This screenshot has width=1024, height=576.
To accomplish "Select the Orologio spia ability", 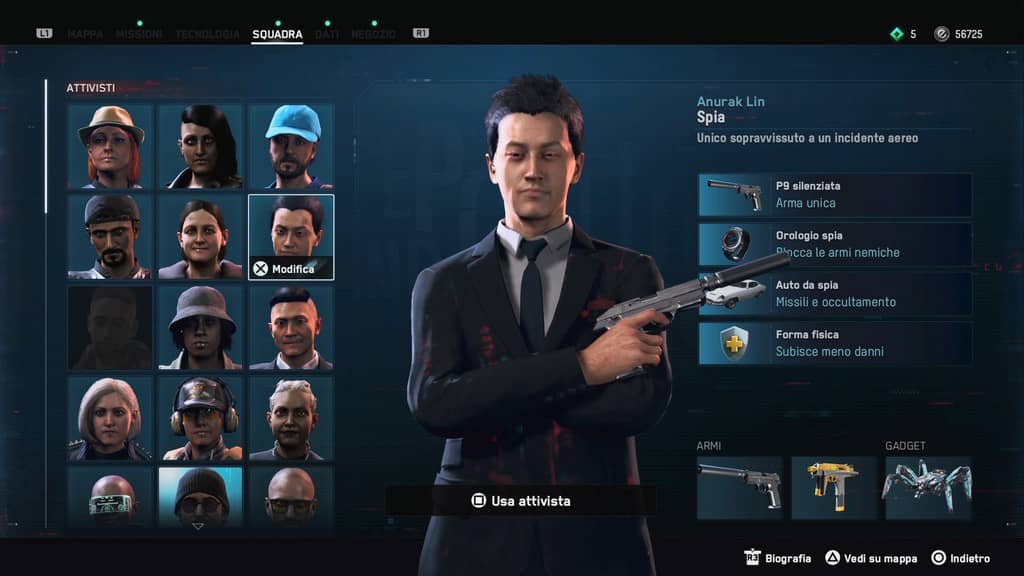I will (x=834, y=244).
